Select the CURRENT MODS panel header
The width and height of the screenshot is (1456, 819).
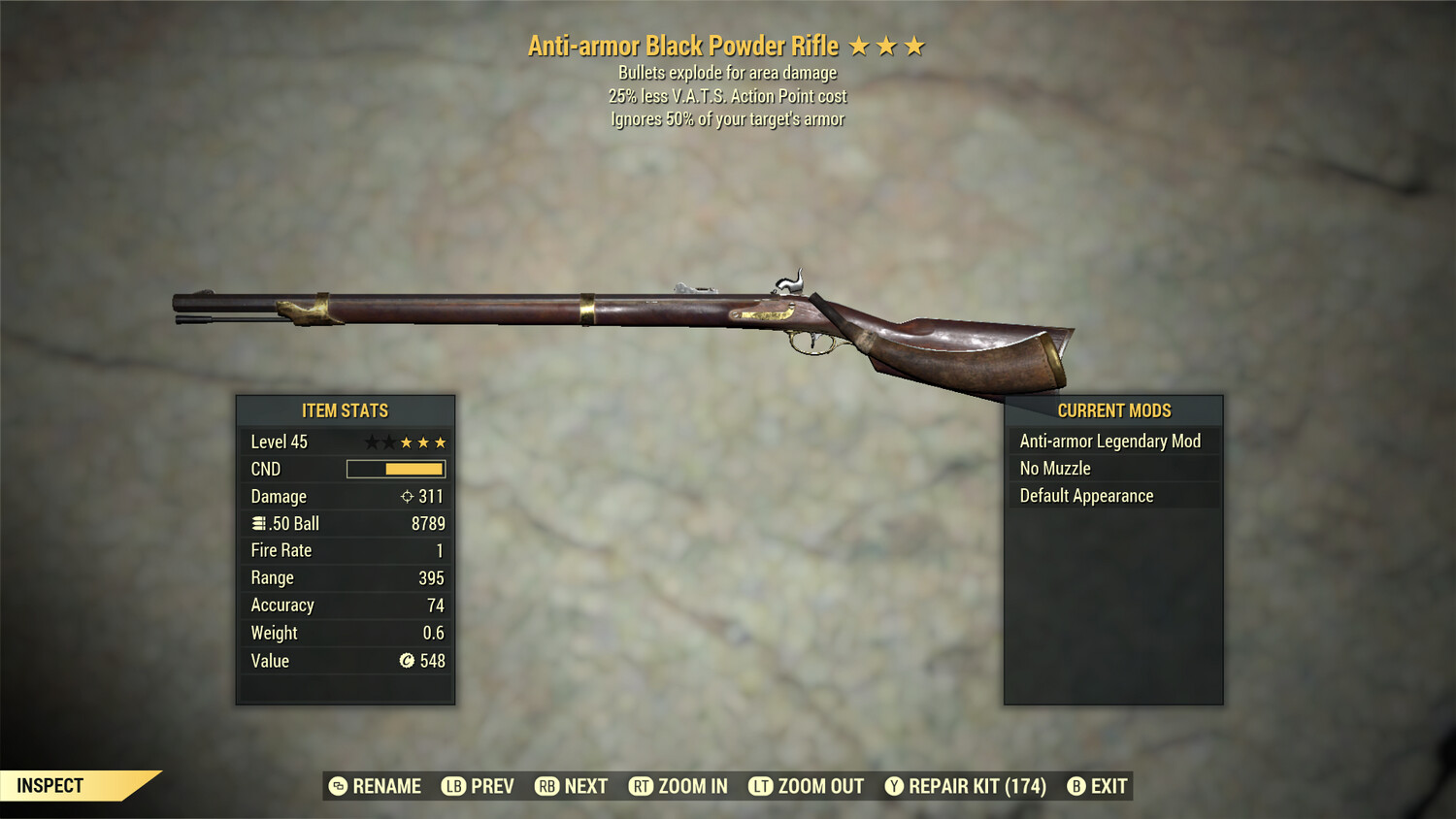pos(1112,410)
